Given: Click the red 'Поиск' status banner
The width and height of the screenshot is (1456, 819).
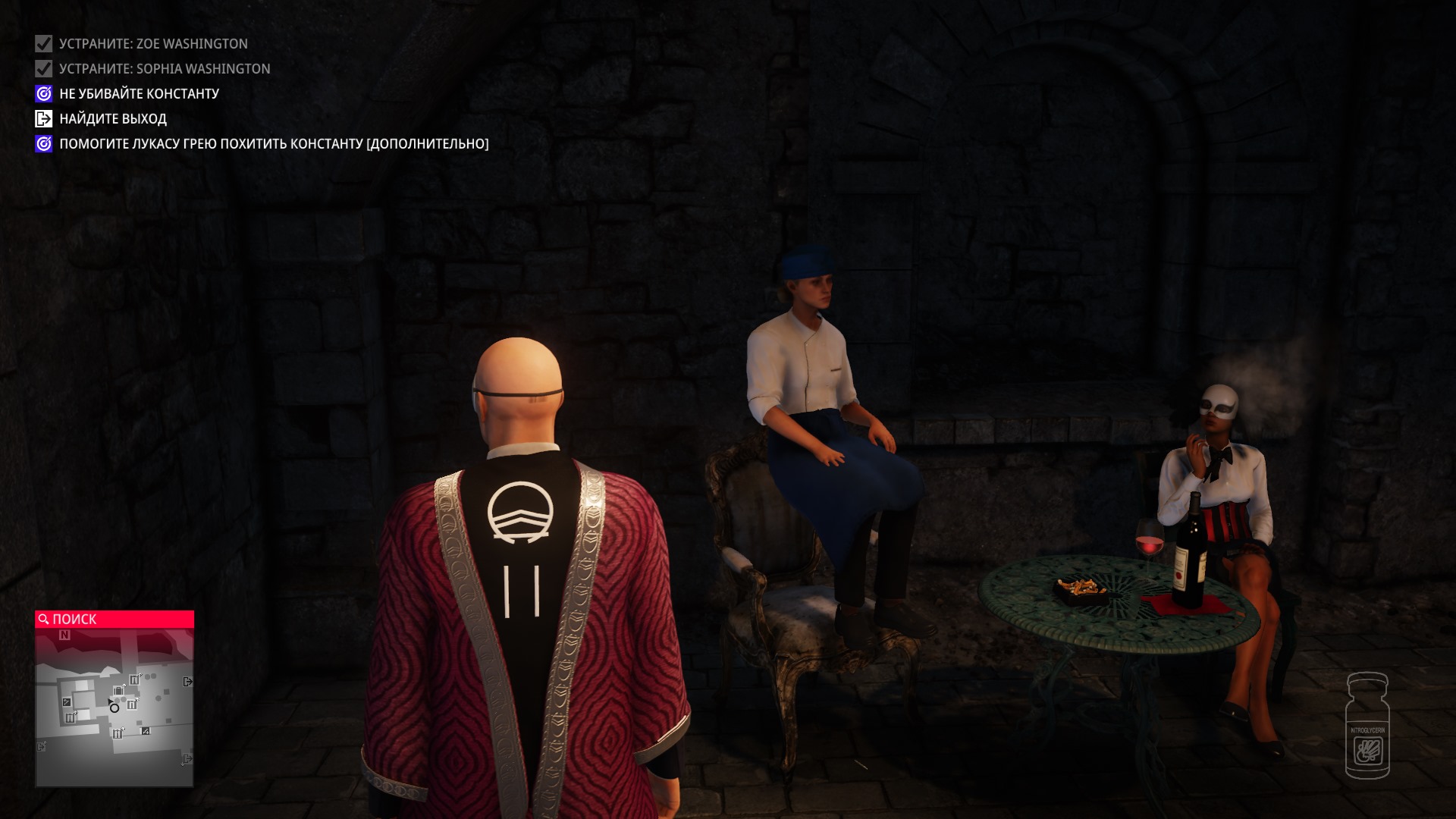Looking at the screenshot, I should [115, 620].
